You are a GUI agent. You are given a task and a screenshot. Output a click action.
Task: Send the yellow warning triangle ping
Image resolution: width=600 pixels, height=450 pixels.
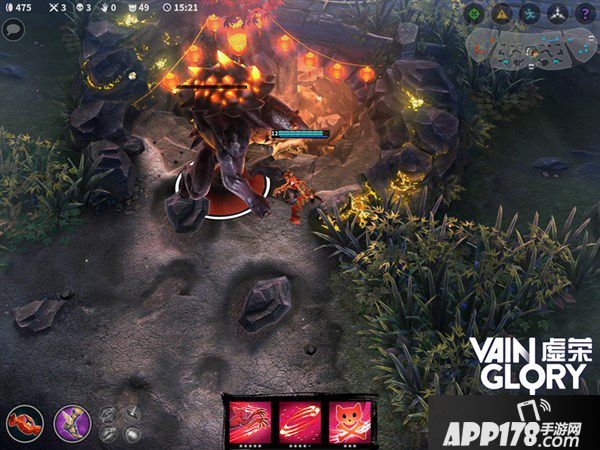click(502, 12)
